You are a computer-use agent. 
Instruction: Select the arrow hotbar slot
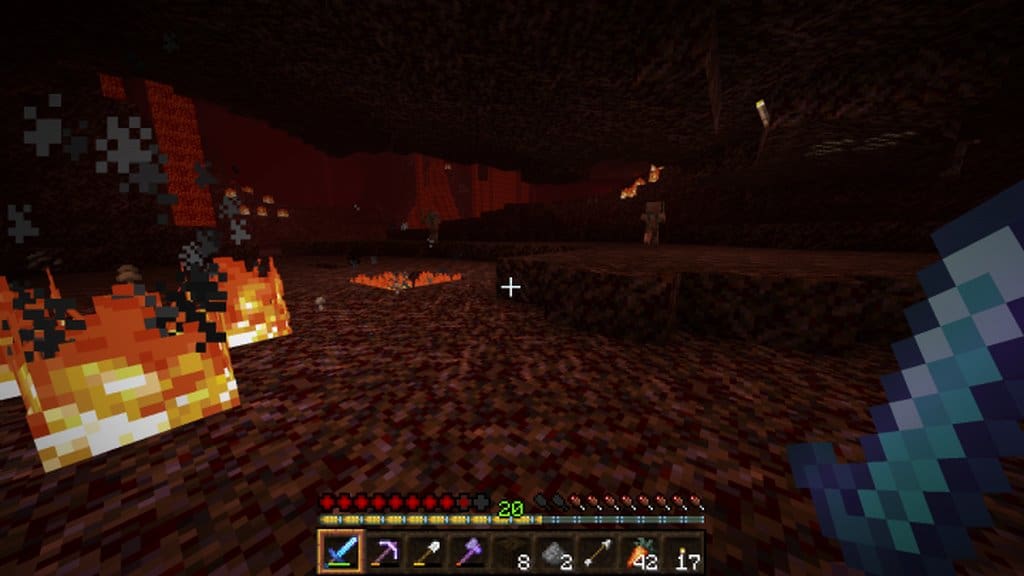pyautogui.click(x=597, y=551)
